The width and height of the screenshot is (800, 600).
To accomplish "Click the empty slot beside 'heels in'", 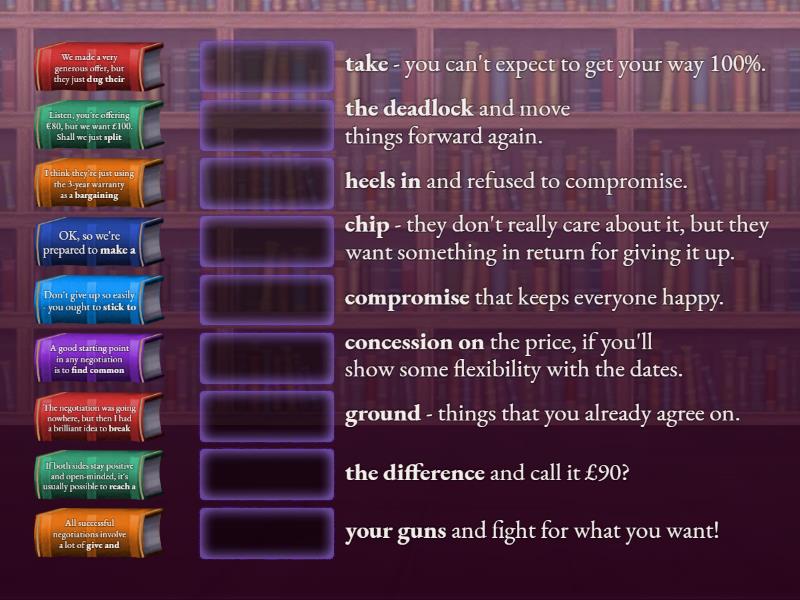I will pyautogui.click(x=267, y=183).
